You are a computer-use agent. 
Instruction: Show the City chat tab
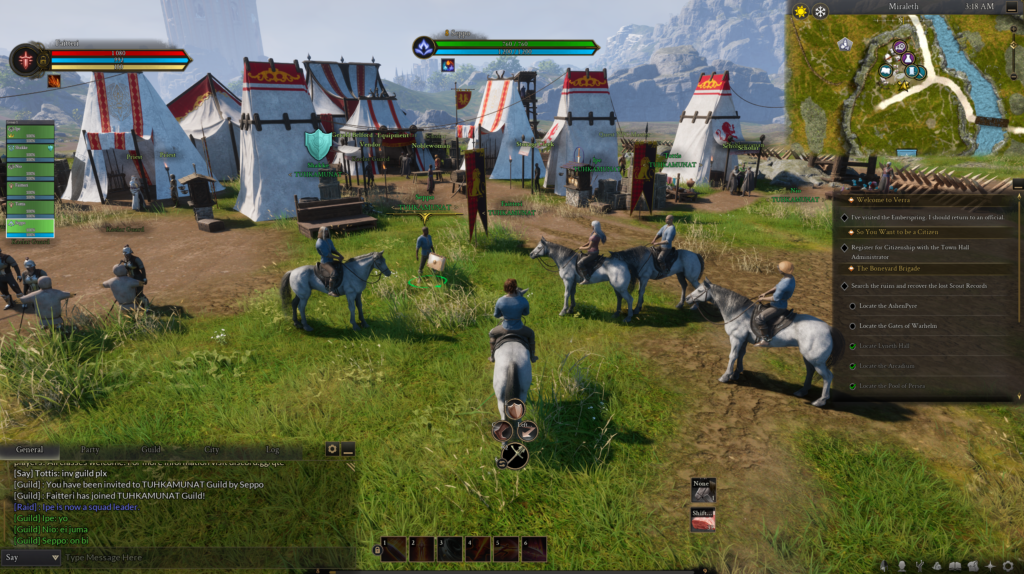tap(212, 450)
